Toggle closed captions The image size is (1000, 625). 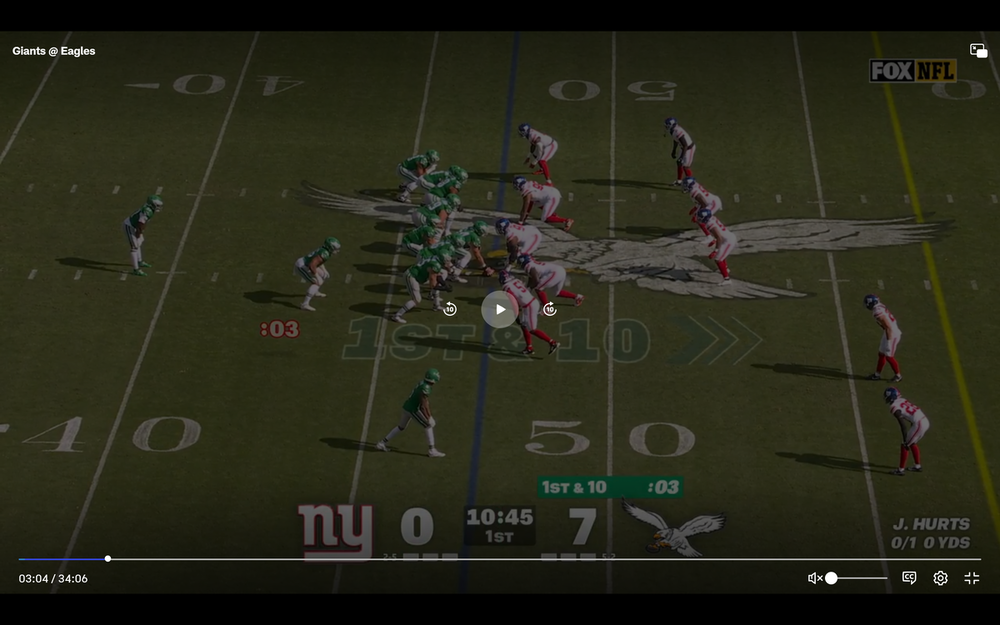coord(909,578)
